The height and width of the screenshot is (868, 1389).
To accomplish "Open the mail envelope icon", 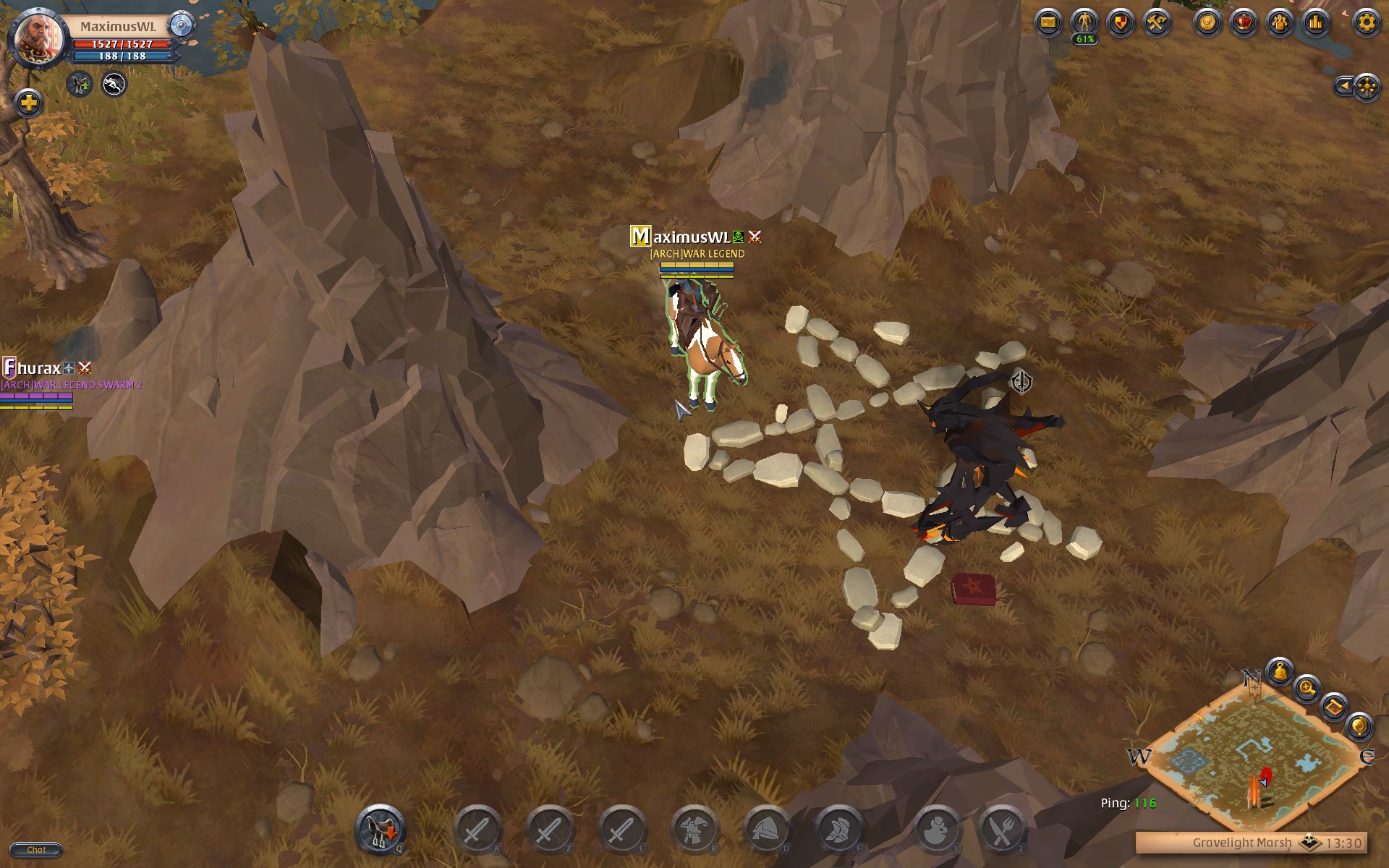I will click(x=1048, y=22).
